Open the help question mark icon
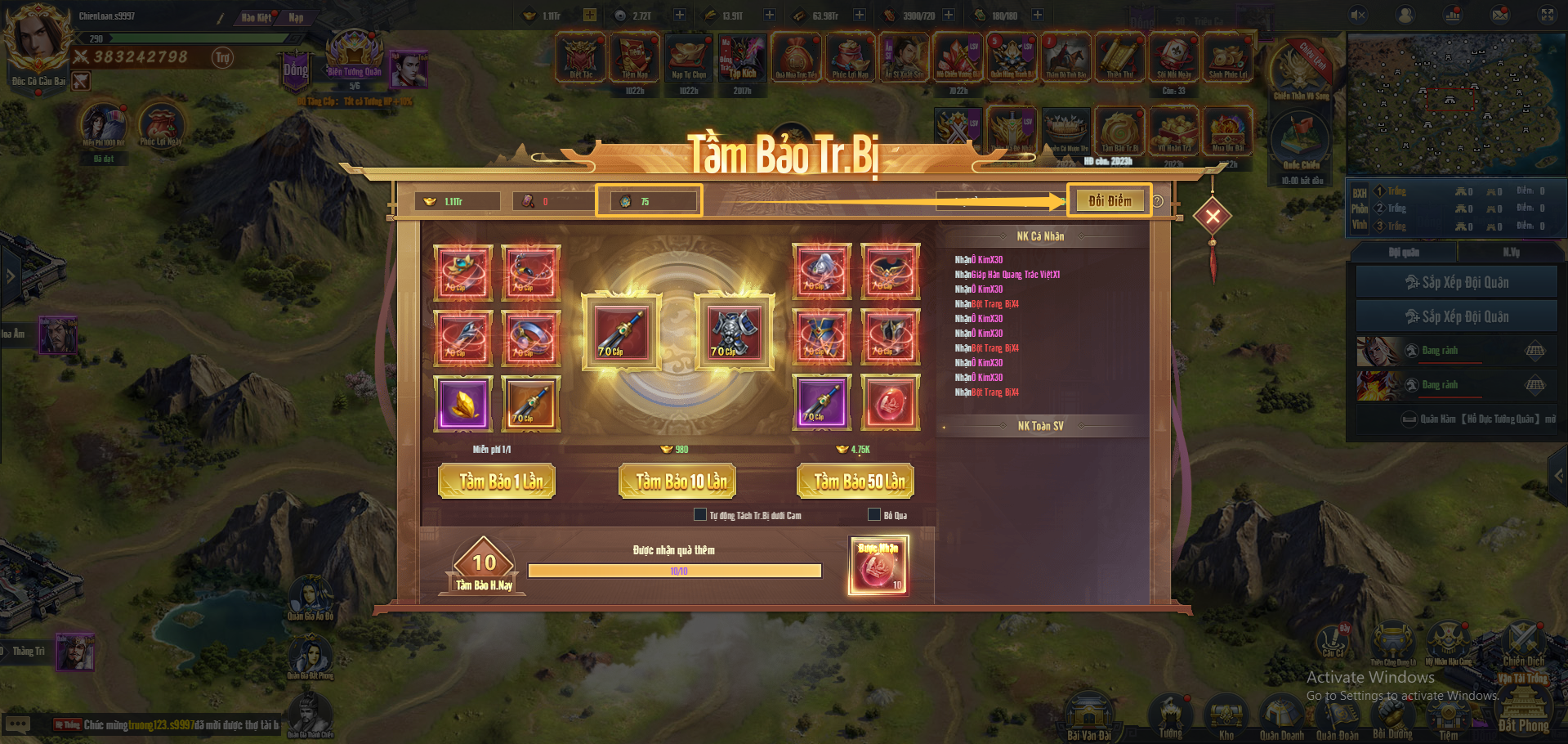This screenshot has width=1568, height=744. [x=1158, y=201]
